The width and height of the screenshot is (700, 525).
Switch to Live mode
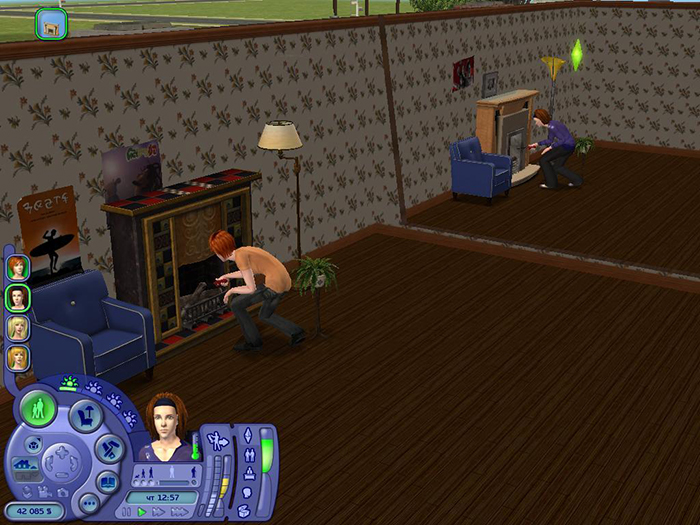click(39, 410)
